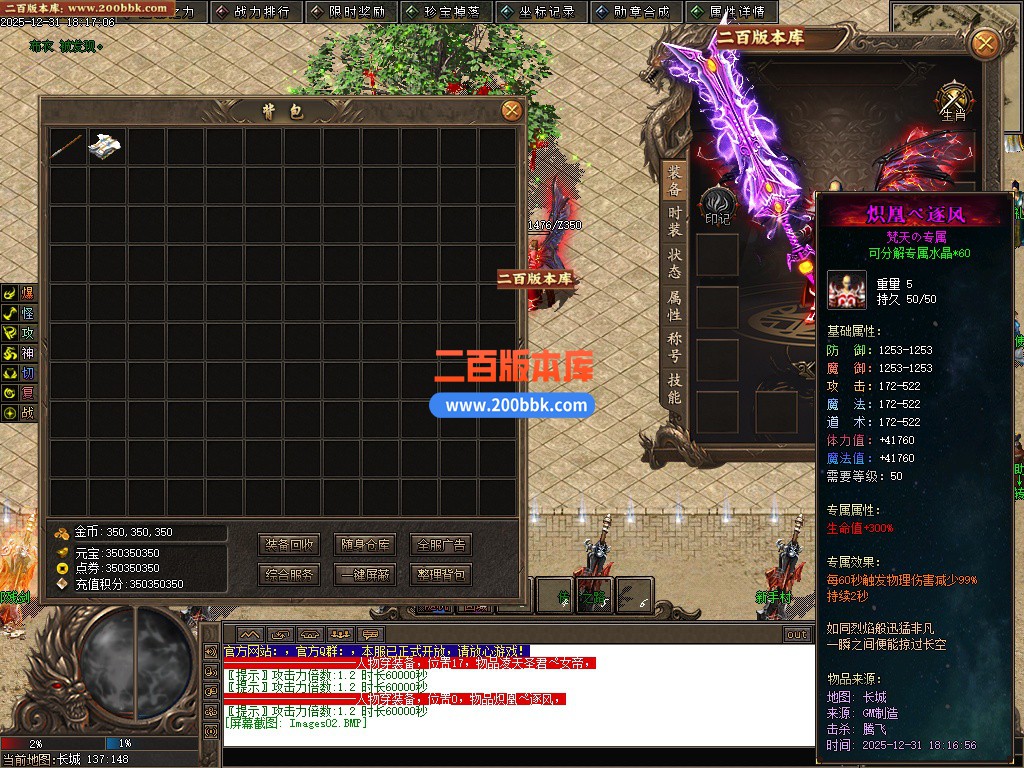
Task: Close the 背包 backpack window
Action: click(x=511, y=110)
